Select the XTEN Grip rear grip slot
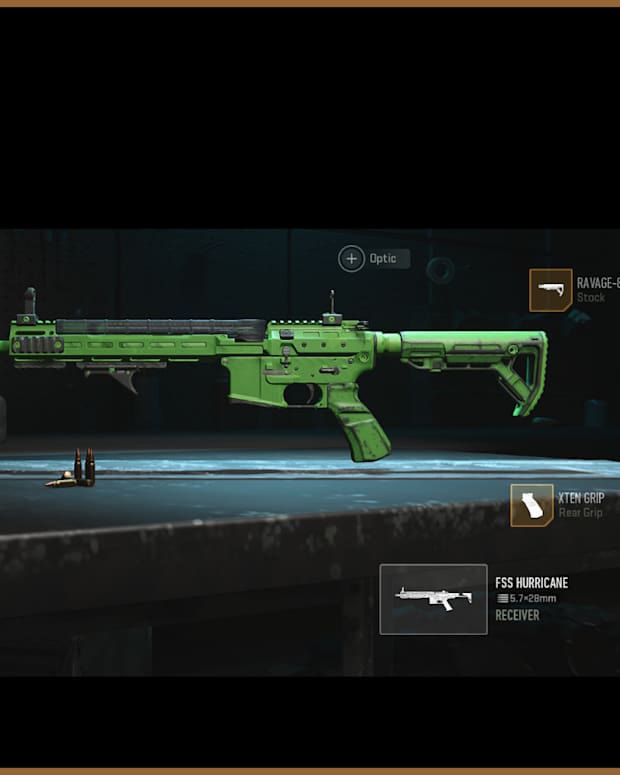The height and width of the screenshot is (775, 620). pyautogui.click(x=532, y=505)
